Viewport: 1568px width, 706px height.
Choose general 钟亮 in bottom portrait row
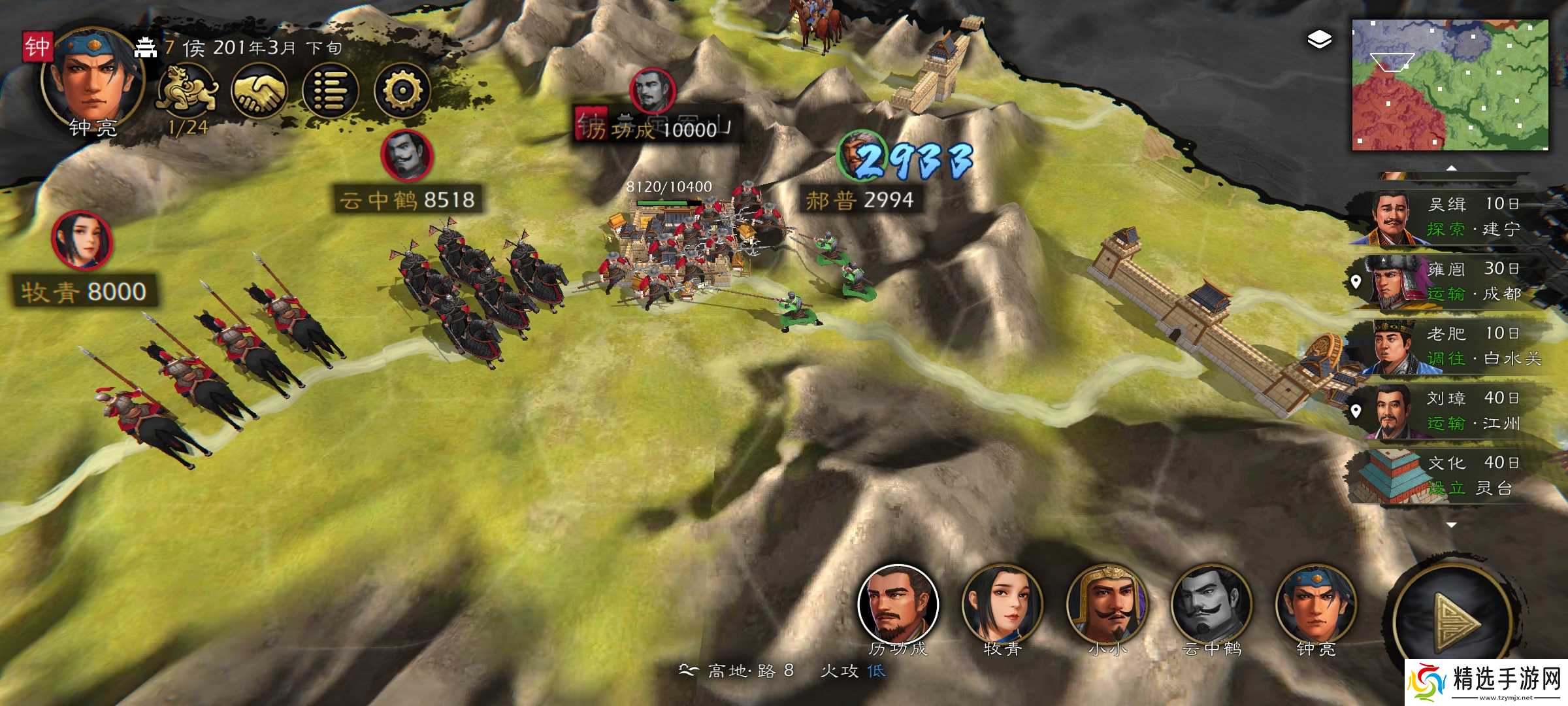tap(1316, 605)
